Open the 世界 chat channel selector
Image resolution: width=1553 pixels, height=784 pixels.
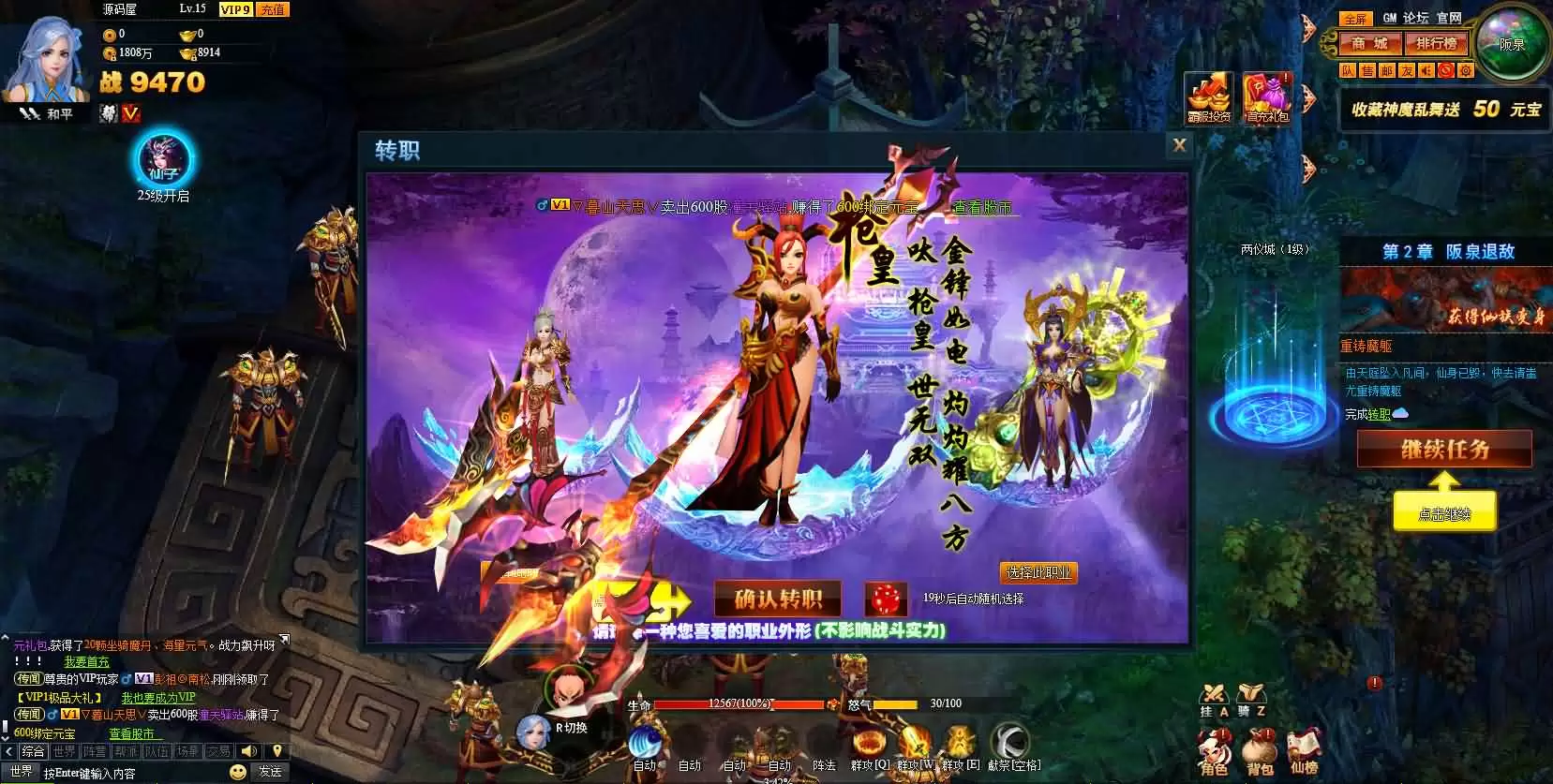click(22, 771)
